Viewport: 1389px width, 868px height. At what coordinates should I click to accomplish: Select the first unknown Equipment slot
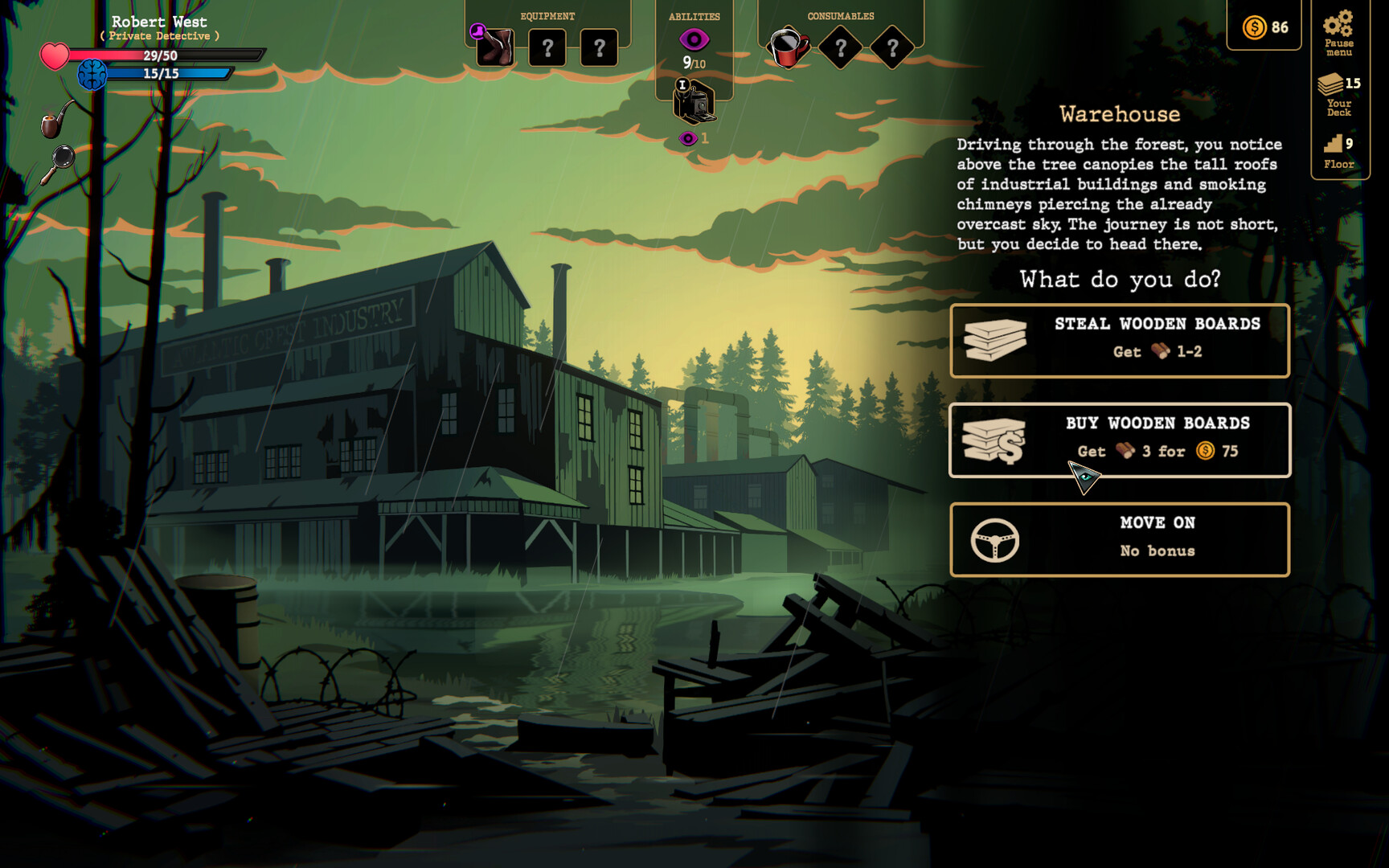547,48
